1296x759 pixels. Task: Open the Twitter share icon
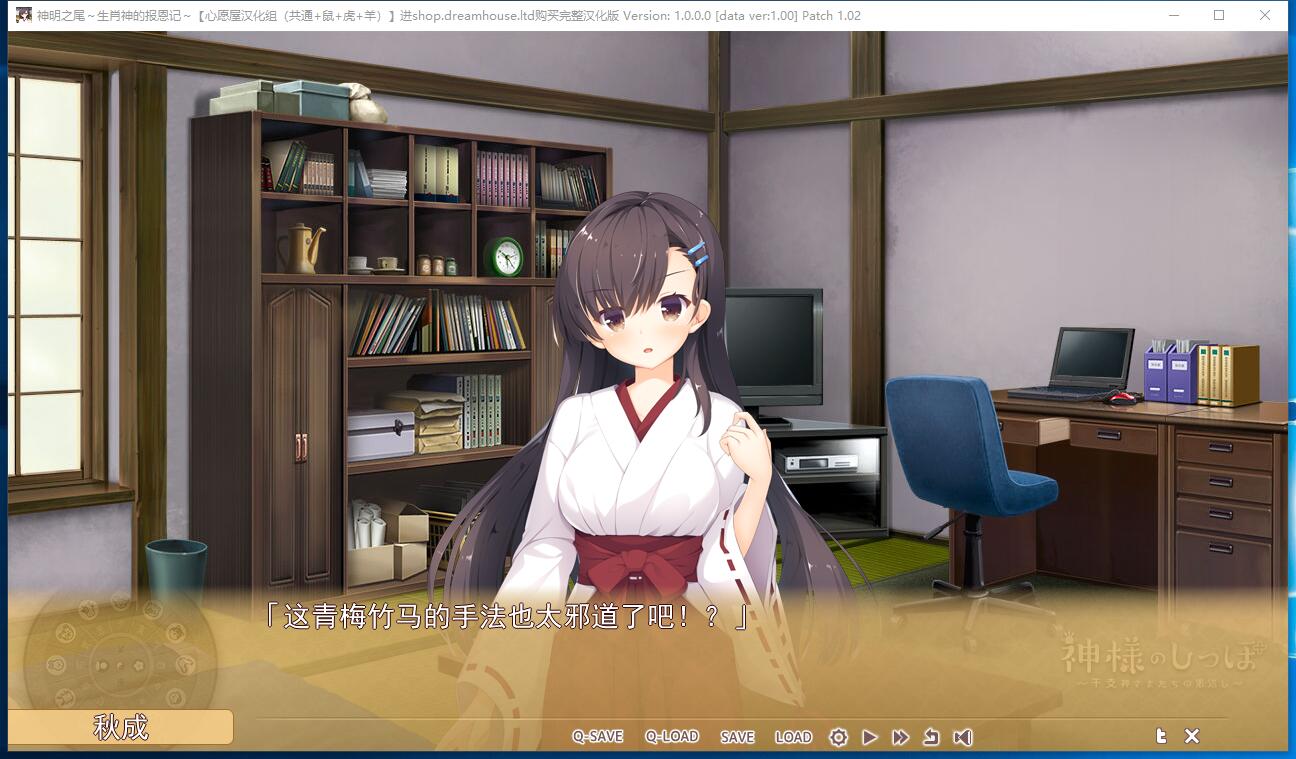point(1161,736)
